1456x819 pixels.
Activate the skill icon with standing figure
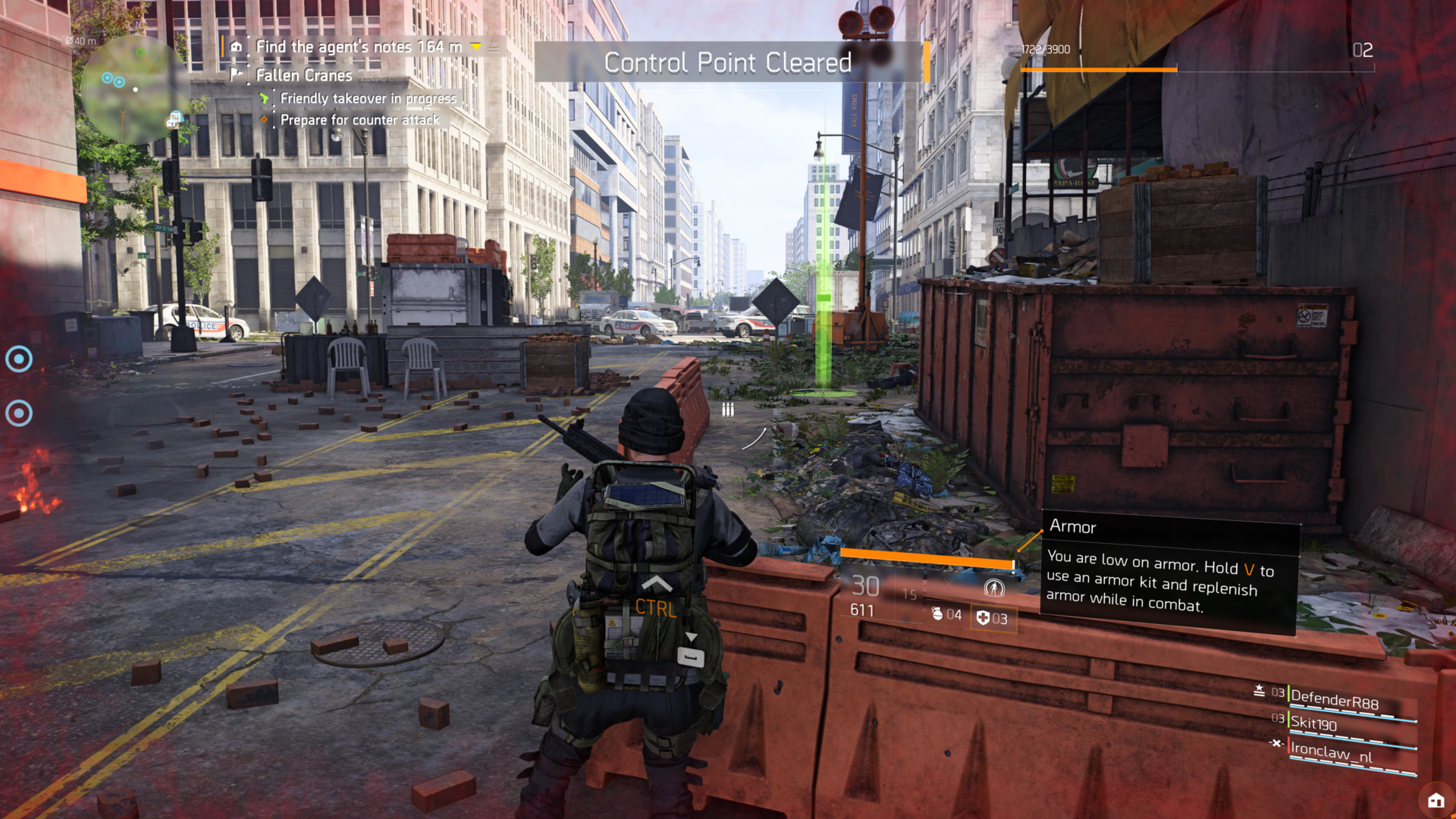993,588
